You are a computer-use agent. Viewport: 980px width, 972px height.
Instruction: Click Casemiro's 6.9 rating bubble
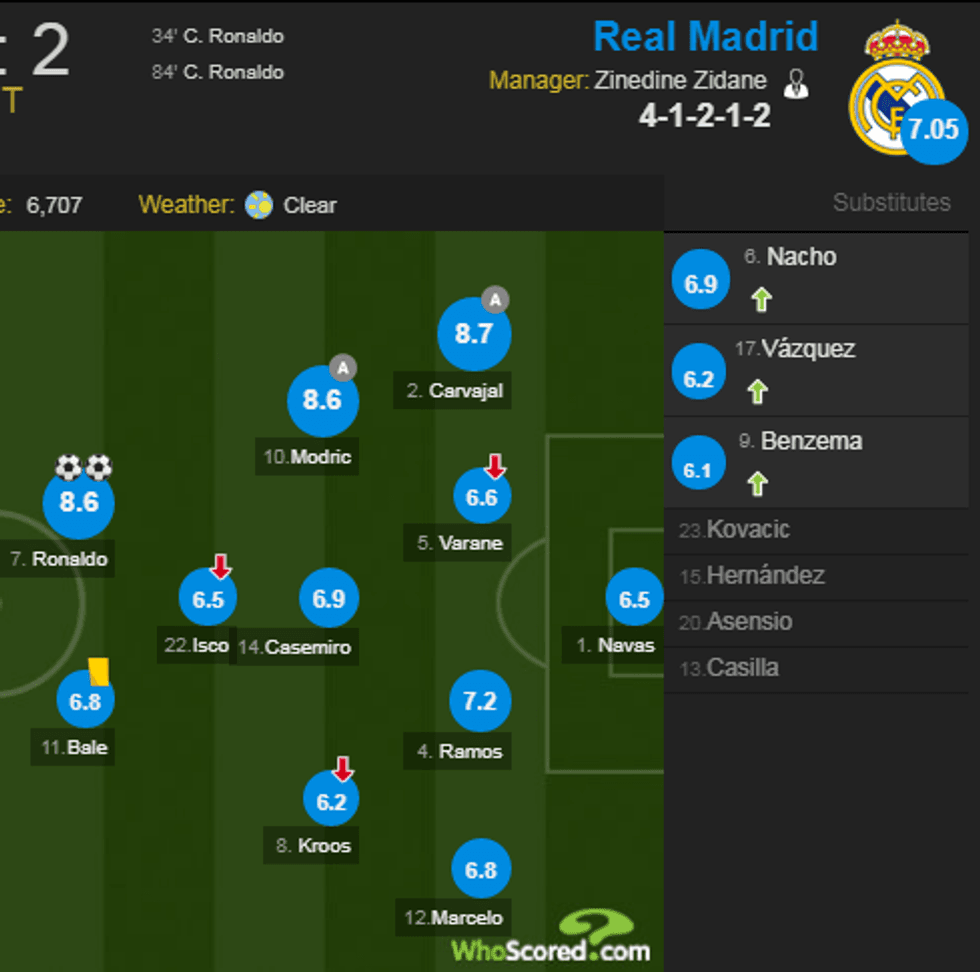pos(329,599)
